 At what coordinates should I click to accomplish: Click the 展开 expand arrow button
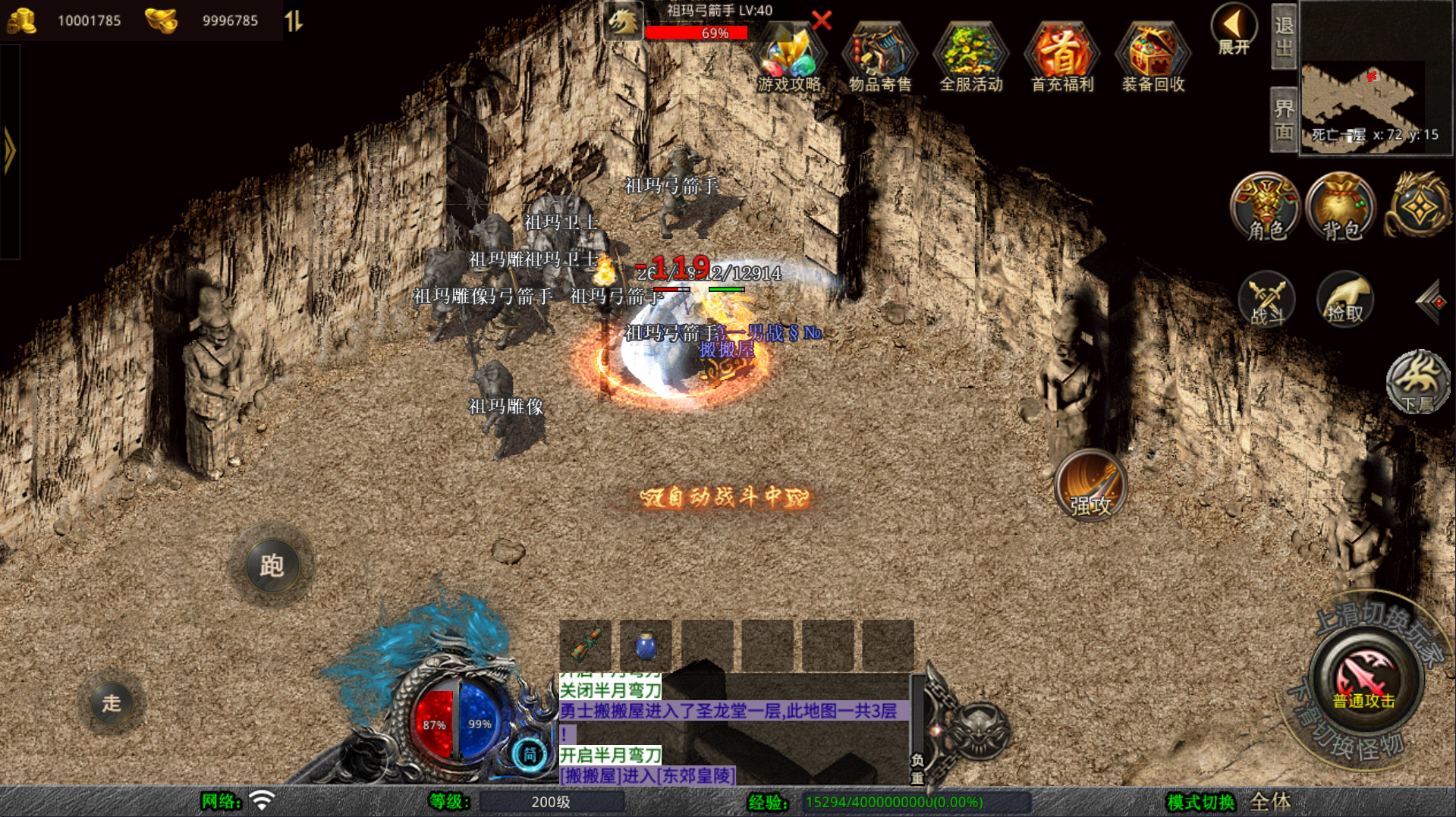click(1234, 29)
